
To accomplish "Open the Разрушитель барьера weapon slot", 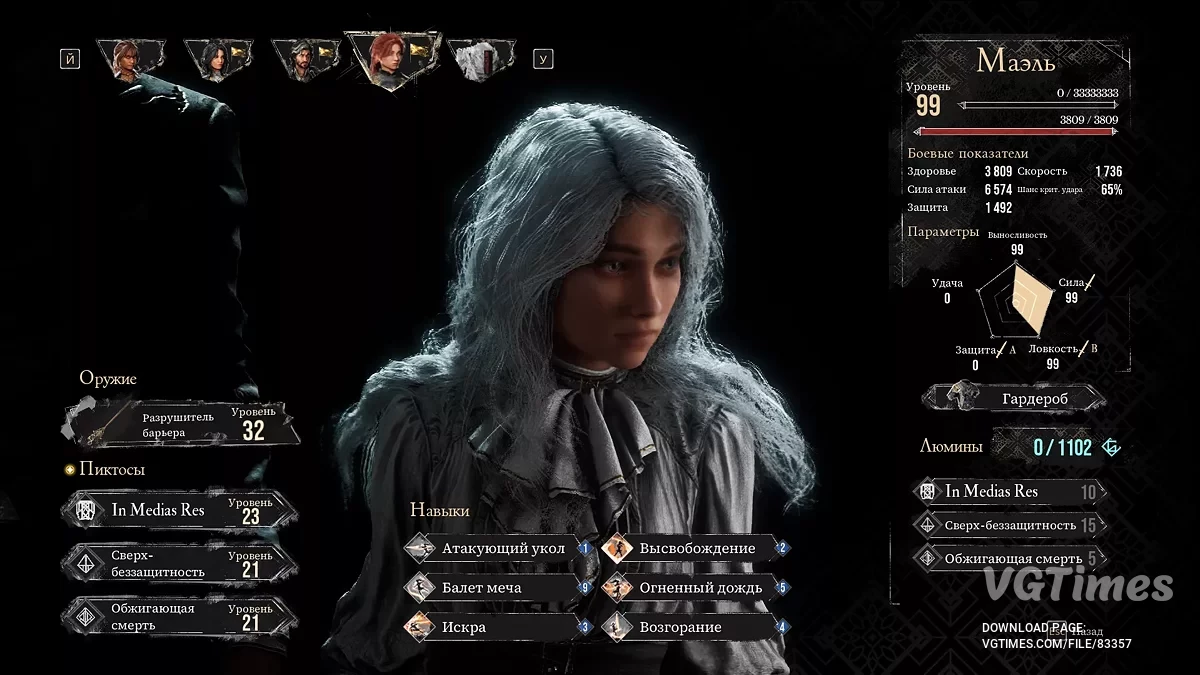I will pyautogui.click(x=182, y=424).
